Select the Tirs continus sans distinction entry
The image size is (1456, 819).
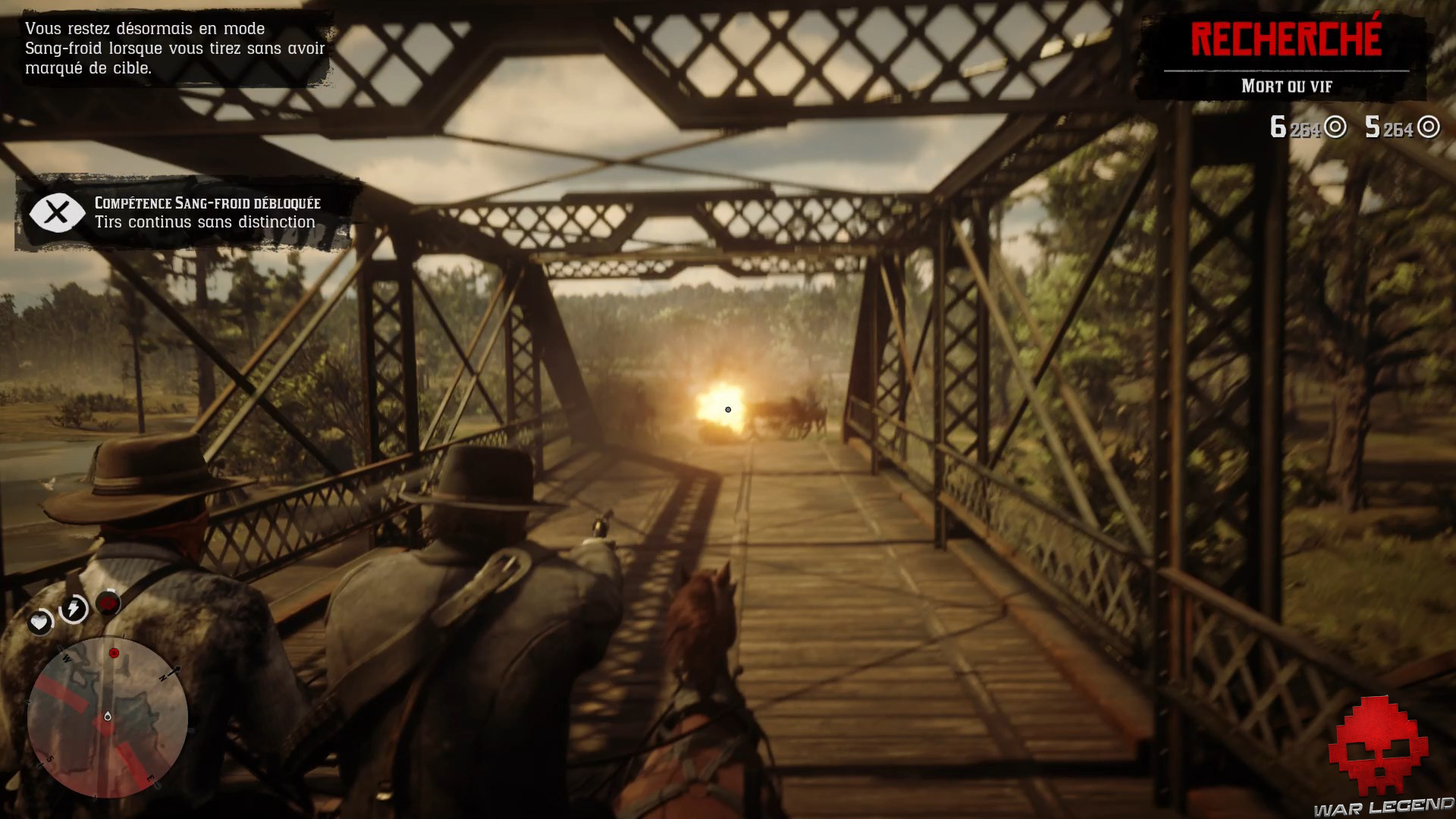point(205,223)
